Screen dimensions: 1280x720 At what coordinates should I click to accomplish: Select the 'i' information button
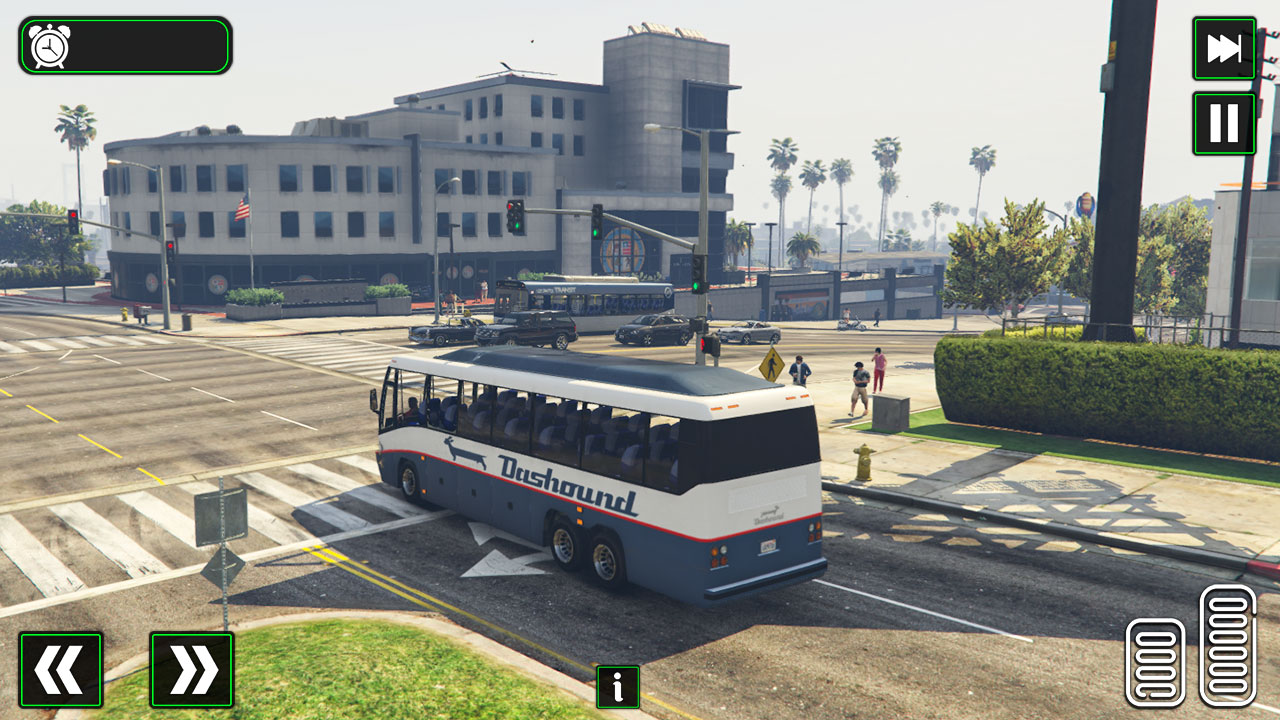click(x=616, y=687)
